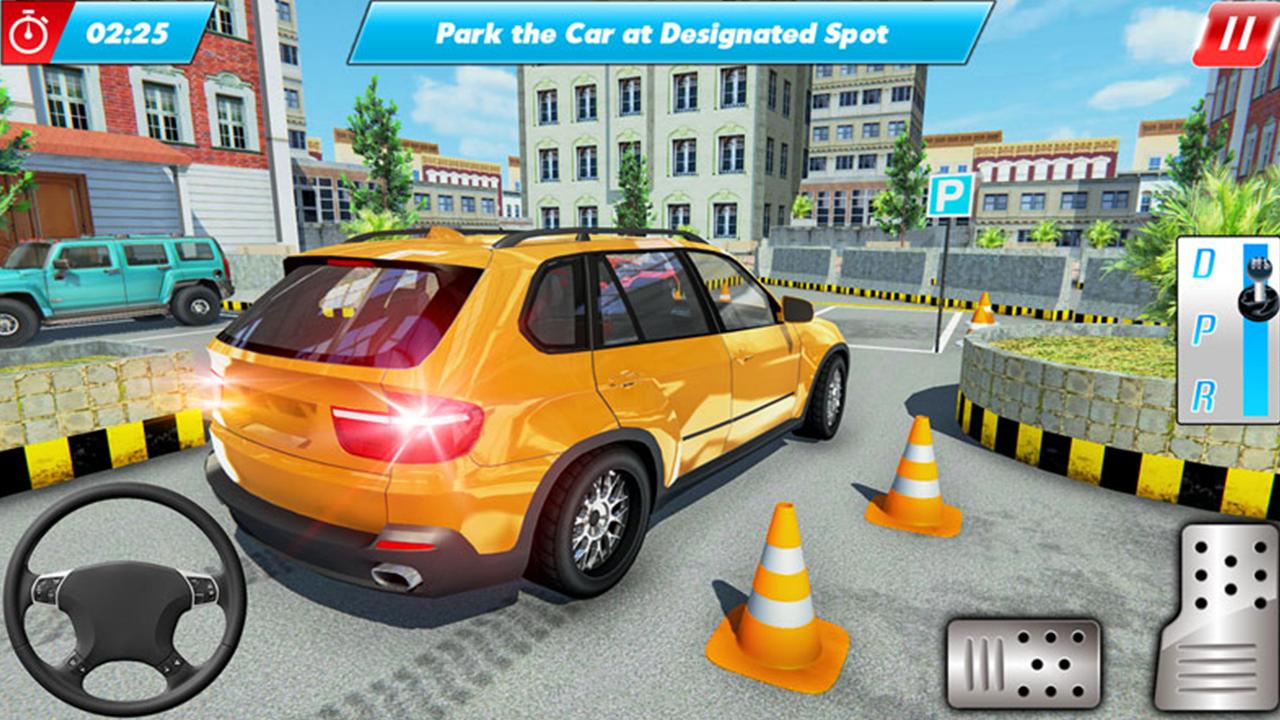Tap the cone near the stone planter
Viewport: 1280px width, 720px height.
click(x=985, y=310)
